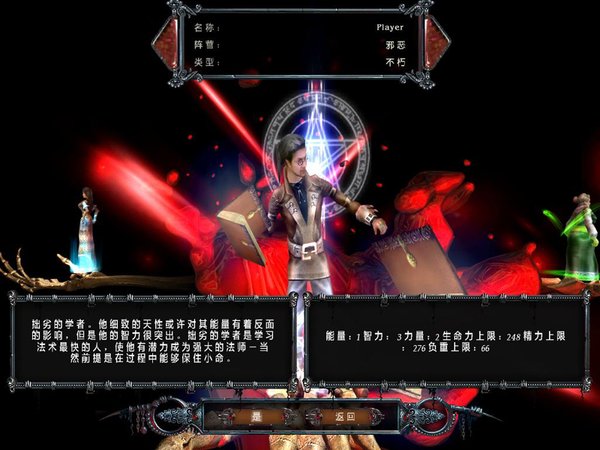The height and width of the screenshot is (450, 600).
Task: Confirm character with the 是 button
Action: point(255,415)
